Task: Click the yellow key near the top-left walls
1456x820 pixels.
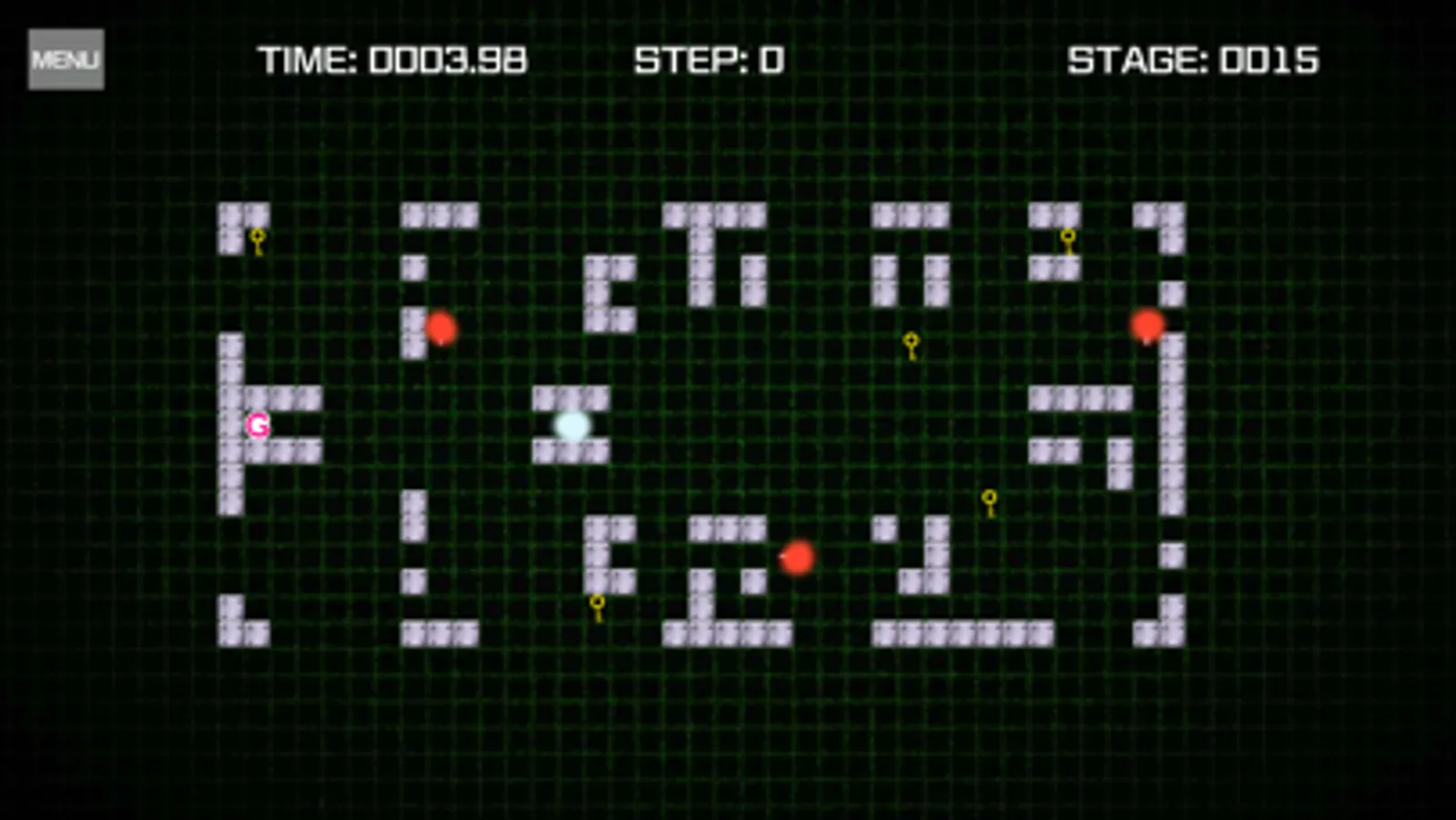Action: tap(257, 240)
